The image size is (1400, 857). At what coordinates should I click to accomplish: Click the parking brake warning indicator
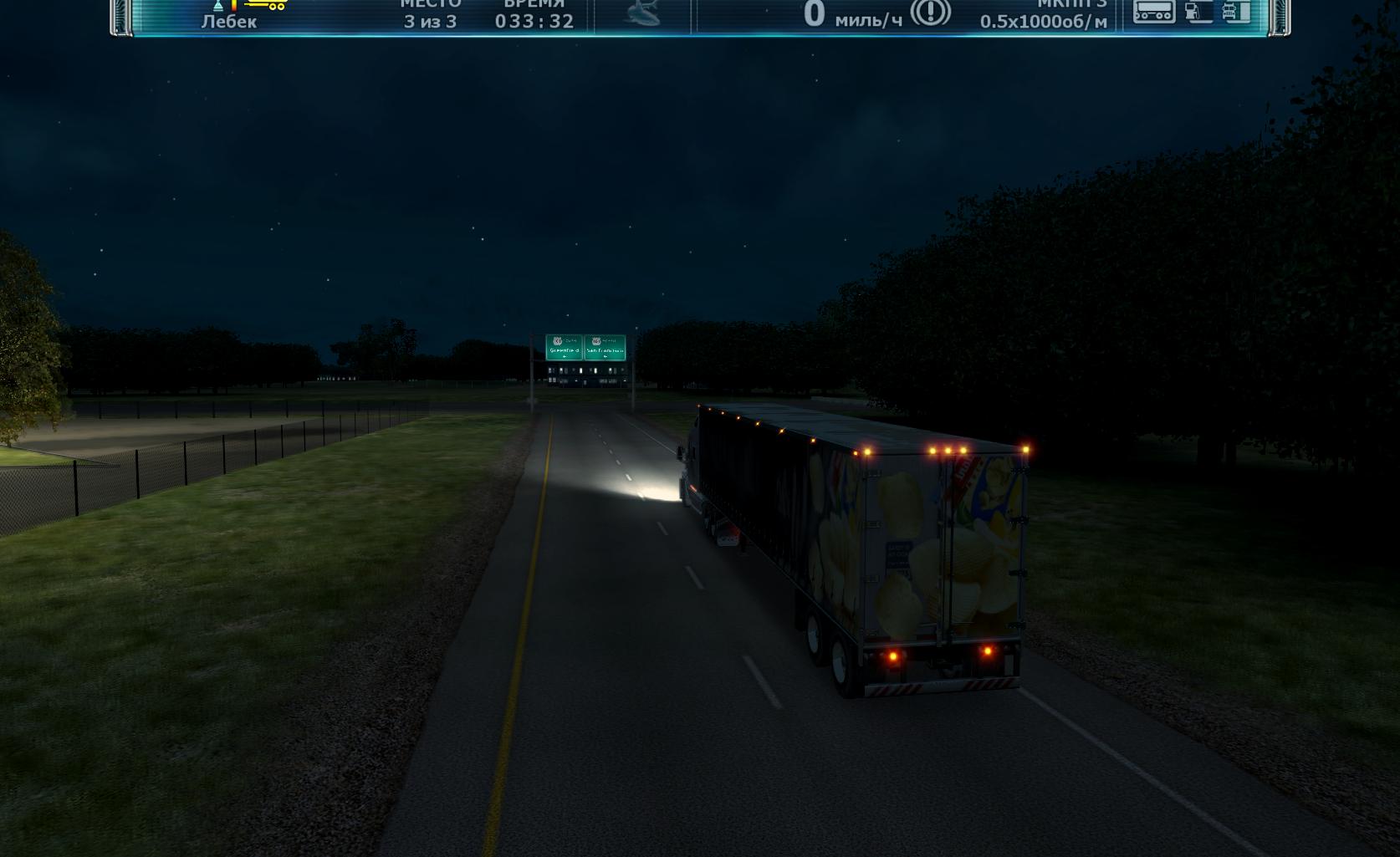click(930, 13)
